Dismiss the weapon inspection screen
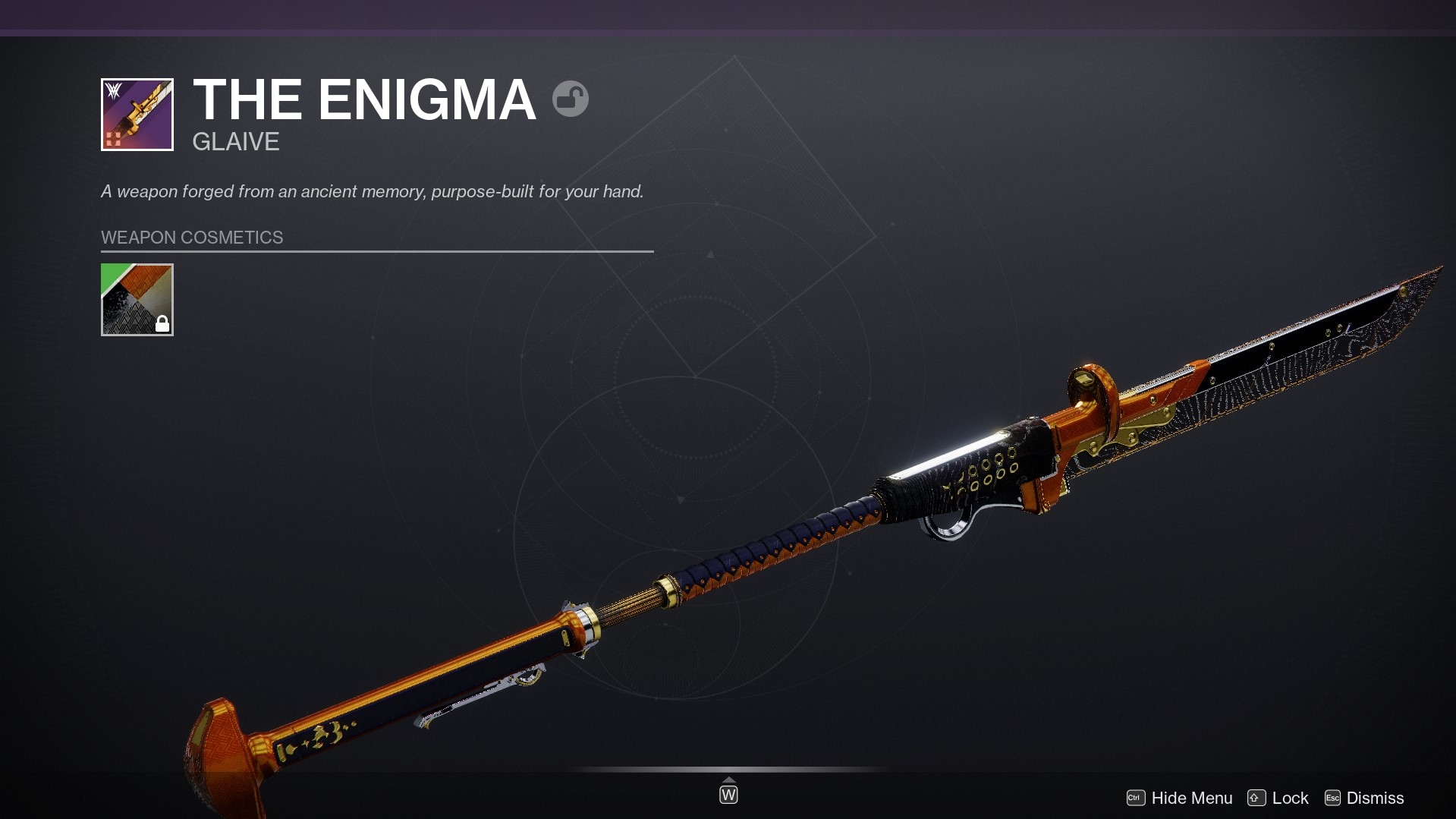The width and height of the screenshot is (1456, 819). coord(1364,798)
